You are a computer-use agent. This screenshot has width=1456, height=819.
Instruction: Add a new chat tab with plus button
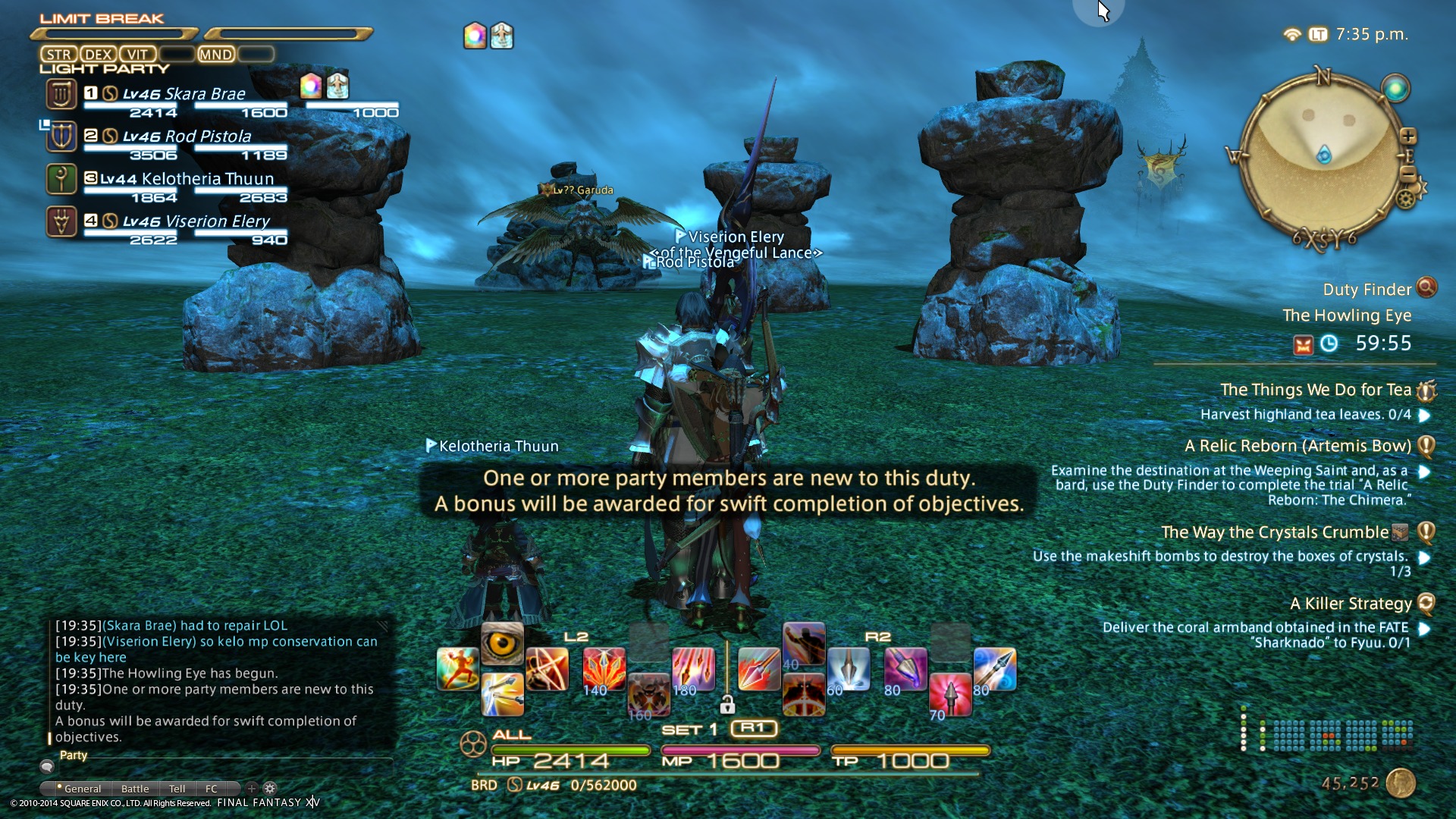pos(252,789)
